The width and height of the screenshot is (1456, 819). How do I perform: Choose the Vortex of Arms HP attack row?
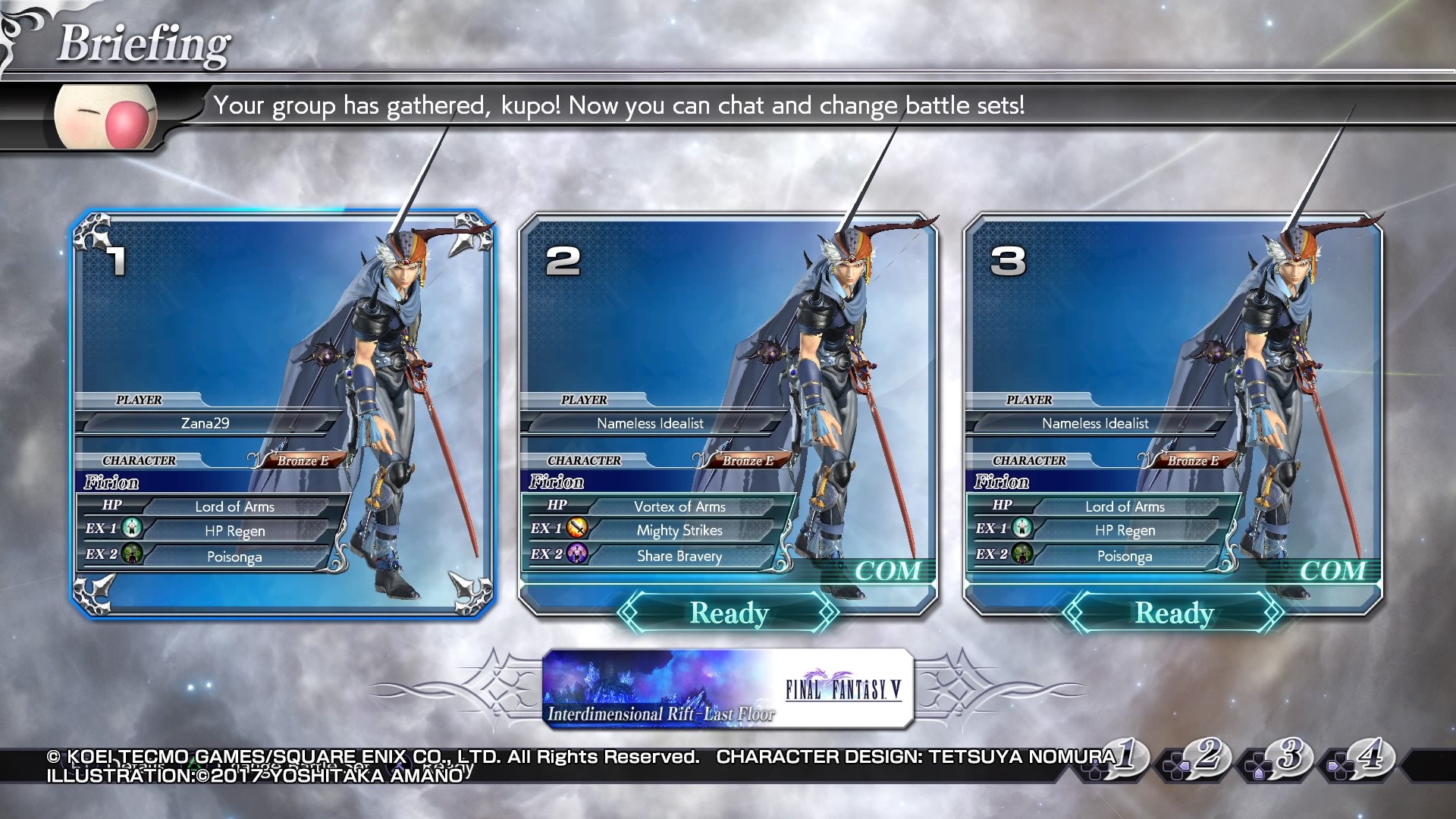pyautogui.click(x=679, y=507)
